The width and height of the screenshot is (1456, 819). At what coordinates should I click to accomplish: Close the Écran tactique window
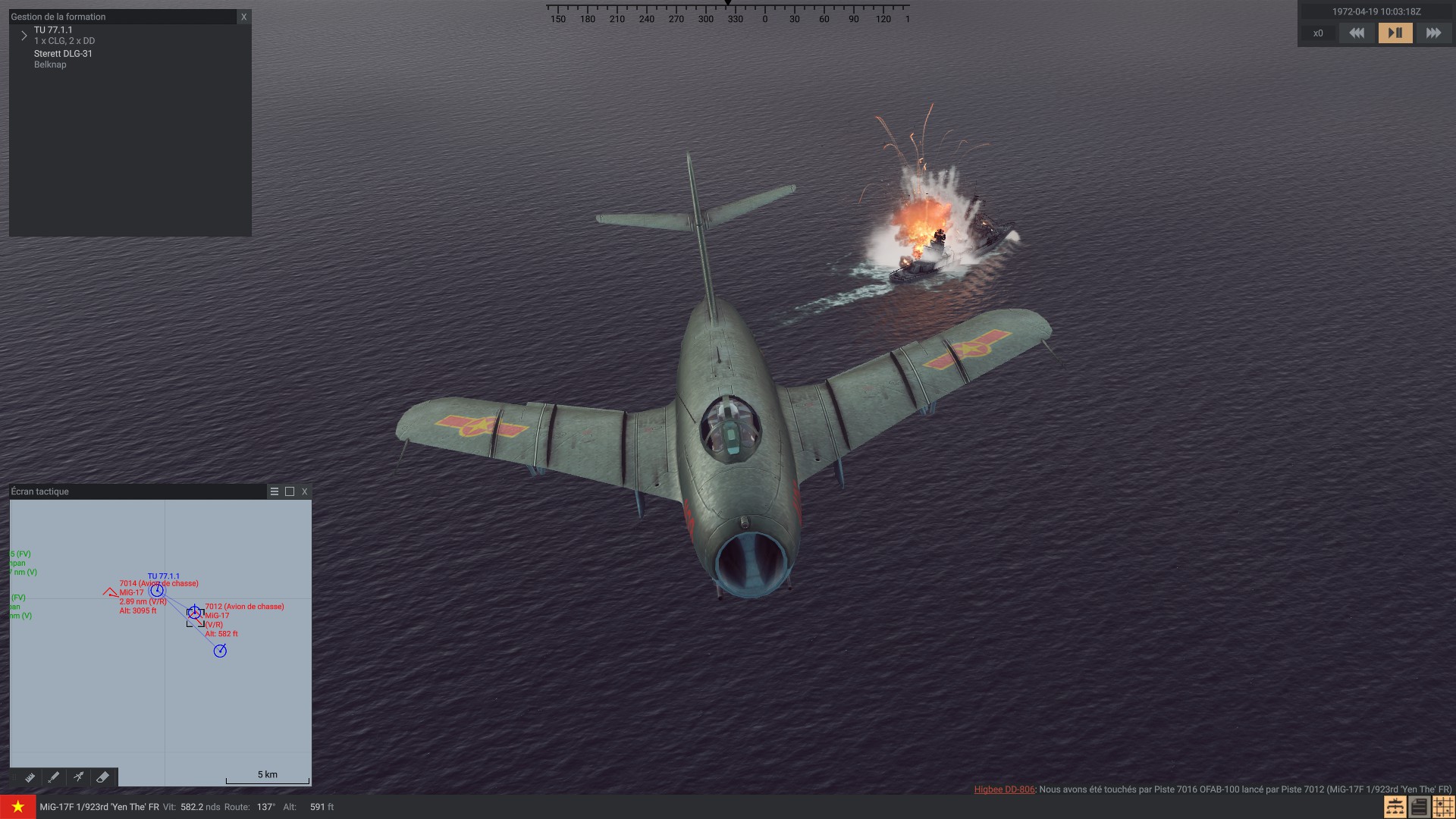click(305, 491)
